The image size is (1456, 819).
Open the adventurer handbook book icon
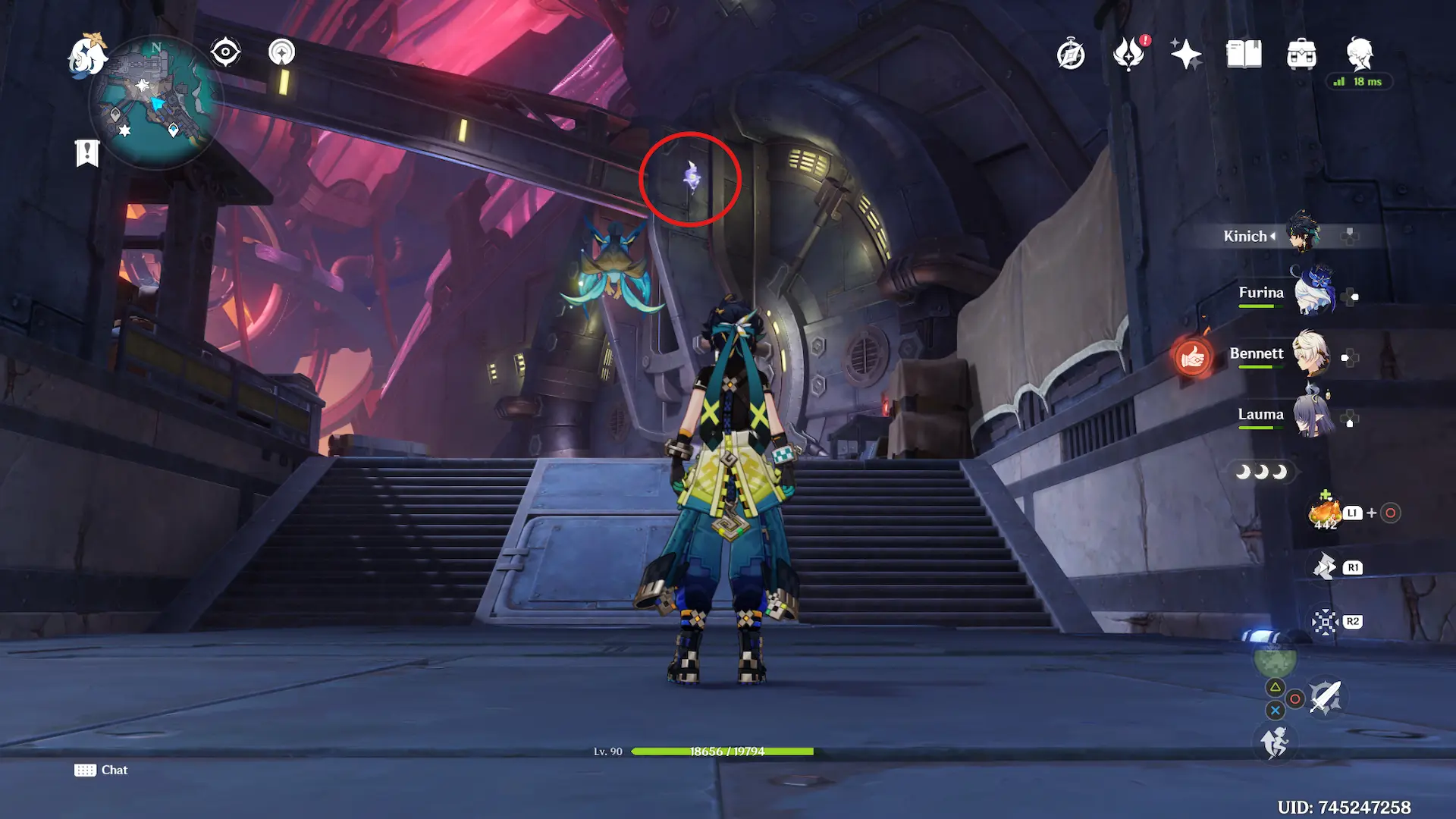1244,55
